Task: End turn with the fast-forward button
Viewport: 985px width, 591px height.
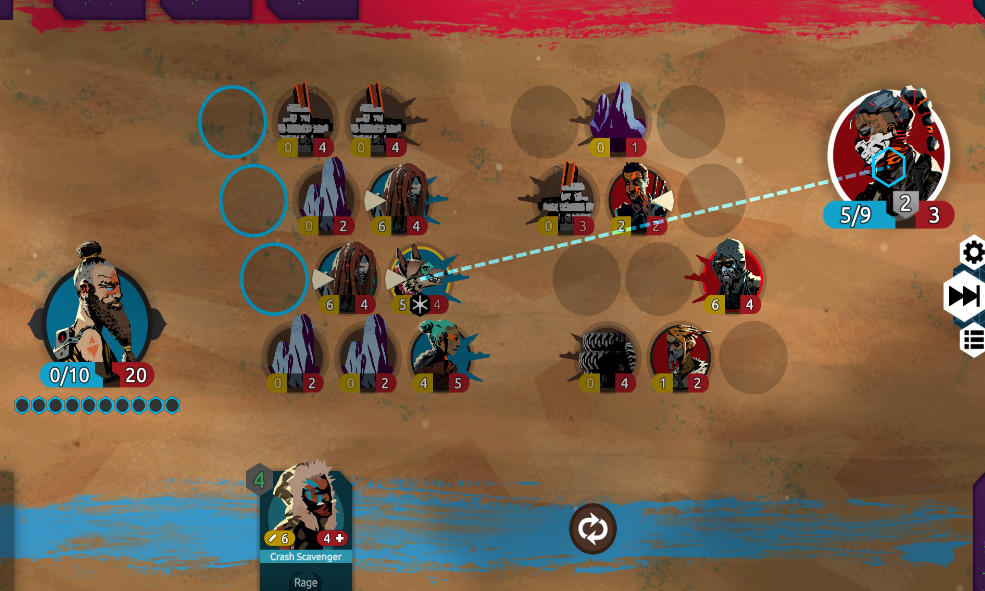Action: pyautogui.click(x=966, y=296)
